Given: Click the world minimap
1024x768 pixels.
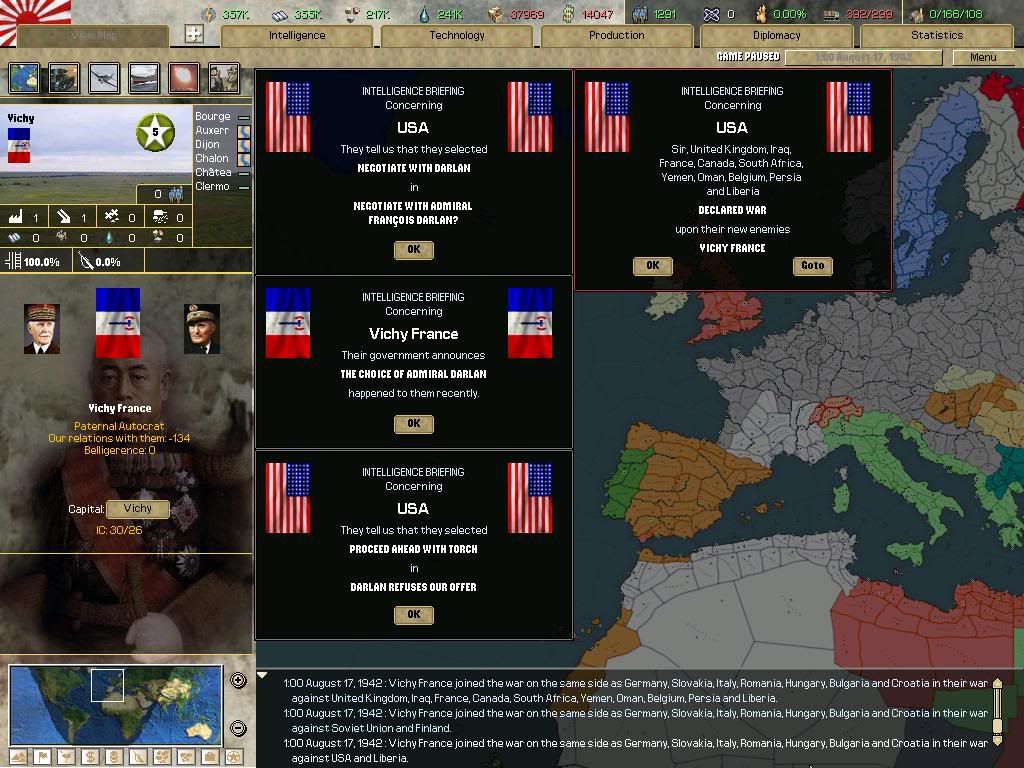Looking at the screenshot, I should [x=115, y=704].
